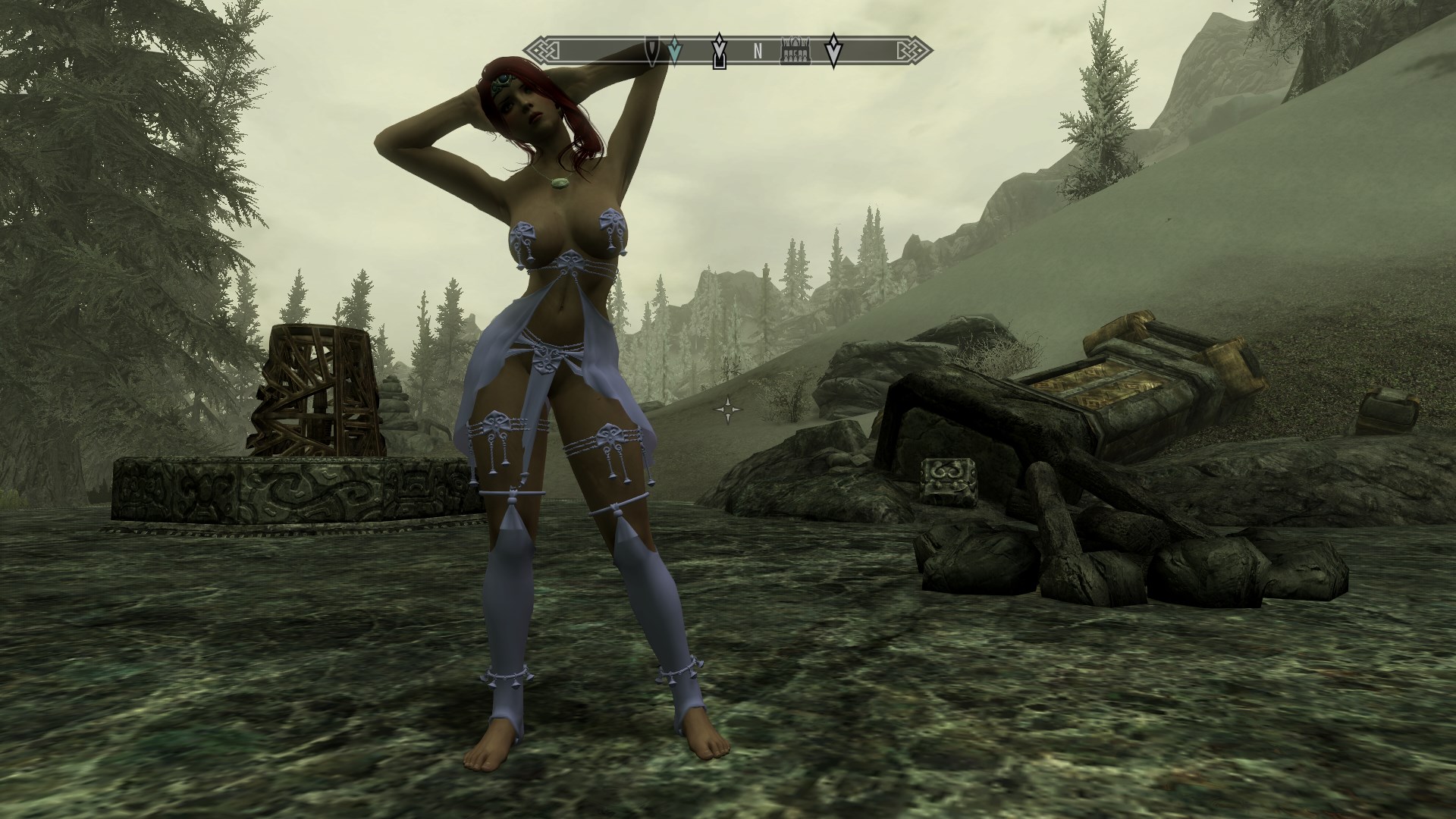Select the shield-shaped location marker on compass

(x=652, y=50)
